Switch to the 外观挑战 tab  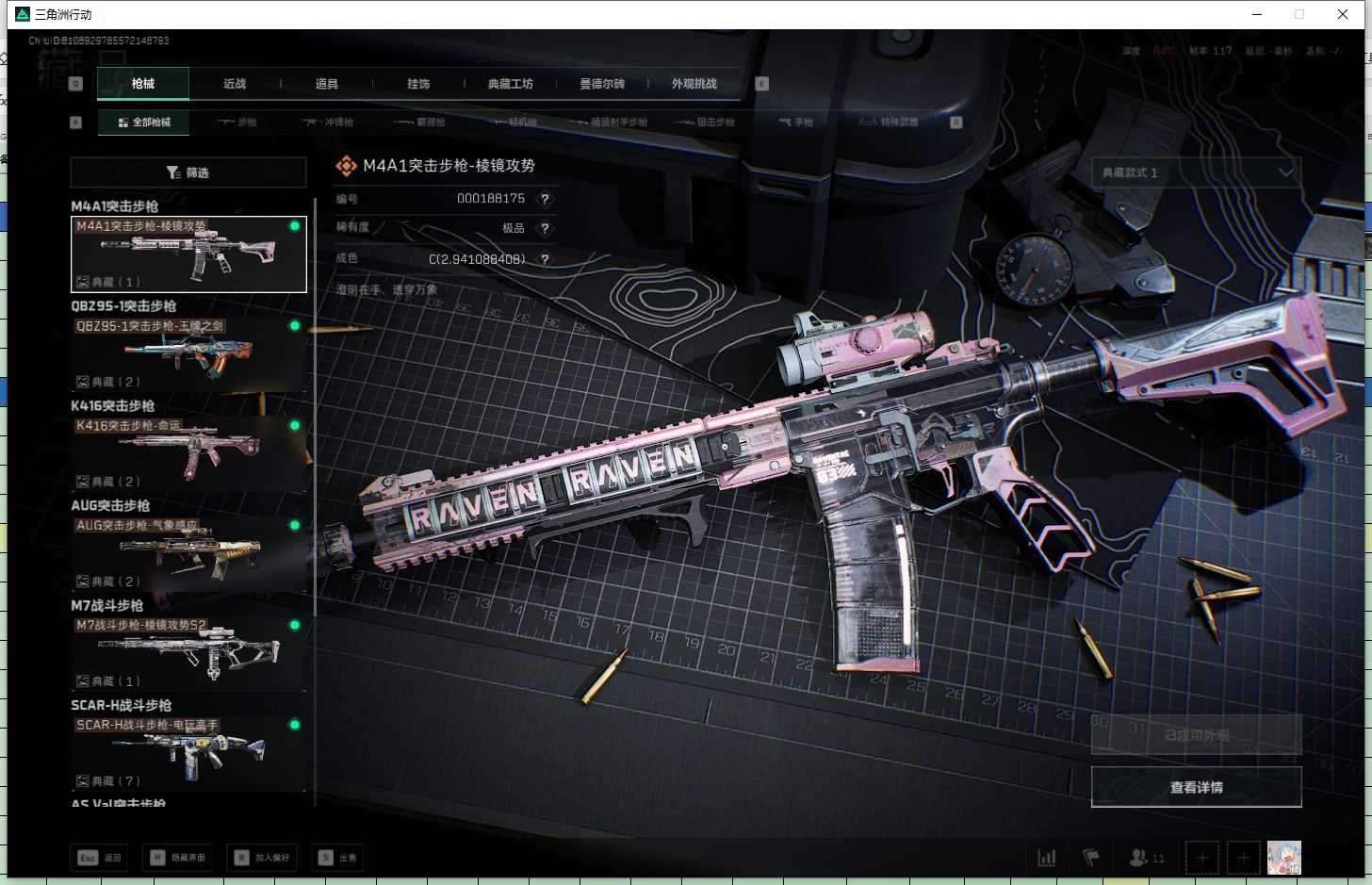pyautogui.click(x=694, y=84)
